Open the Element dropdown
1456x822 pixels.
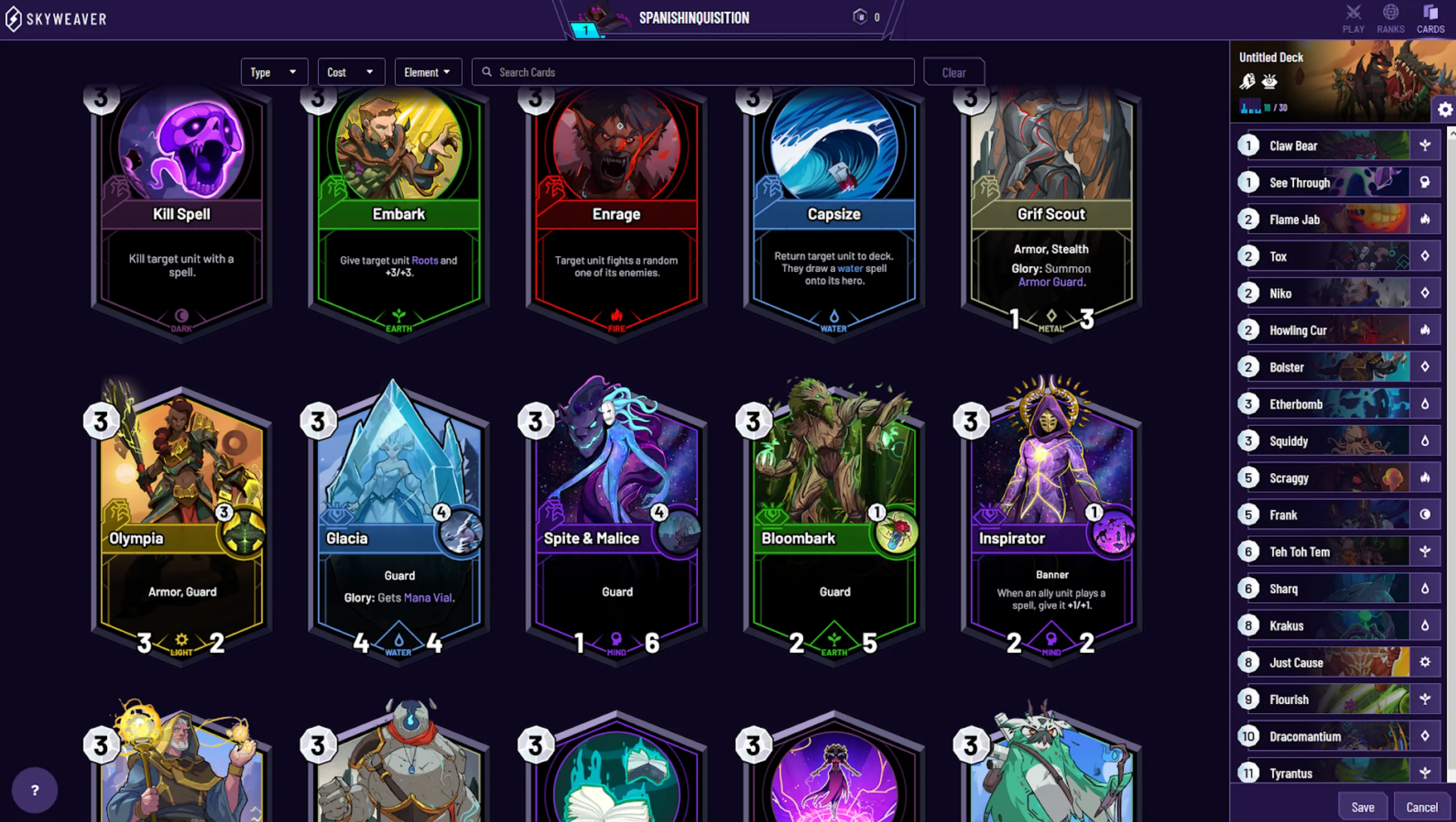[428, 72]
